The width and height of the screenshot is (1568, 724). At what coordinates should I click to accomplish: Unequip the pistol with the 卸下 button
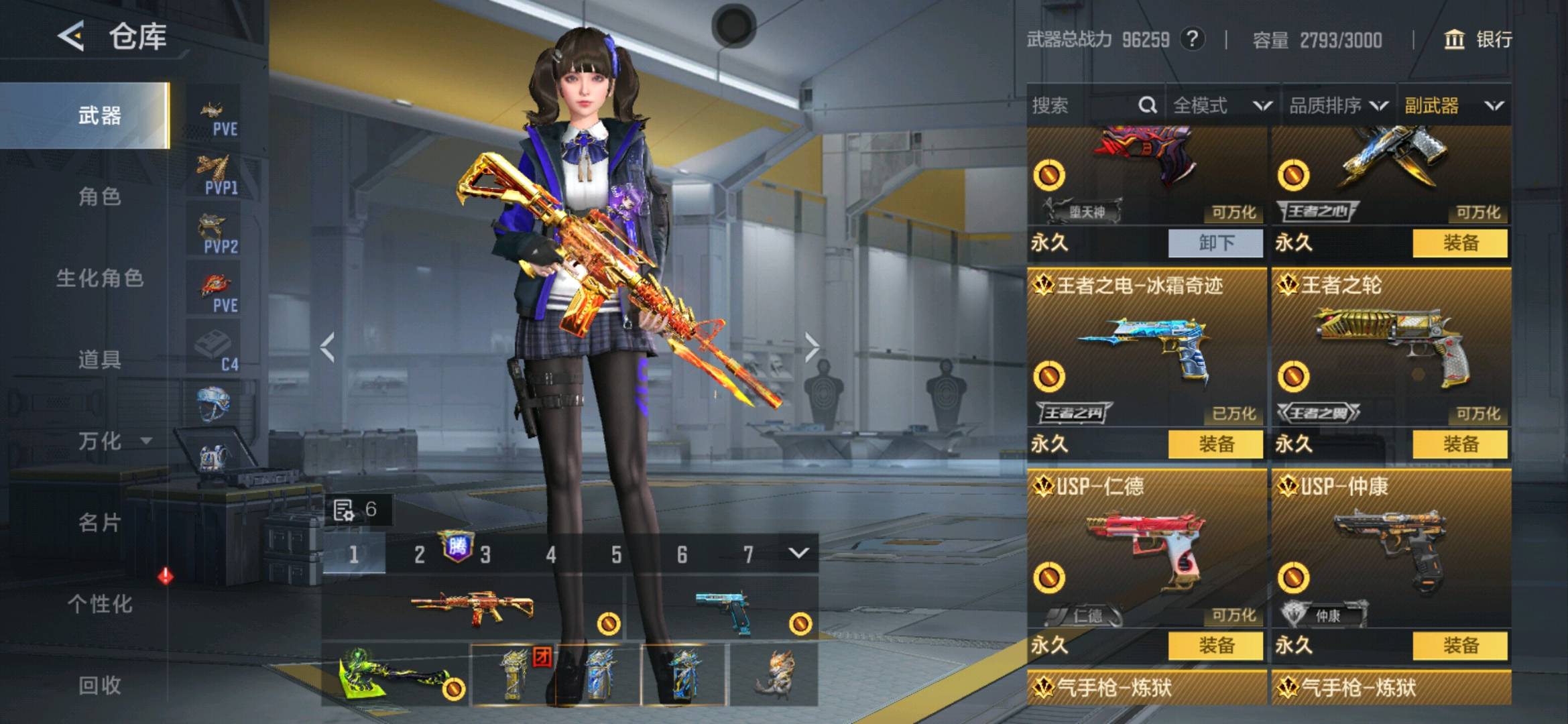1215,243
